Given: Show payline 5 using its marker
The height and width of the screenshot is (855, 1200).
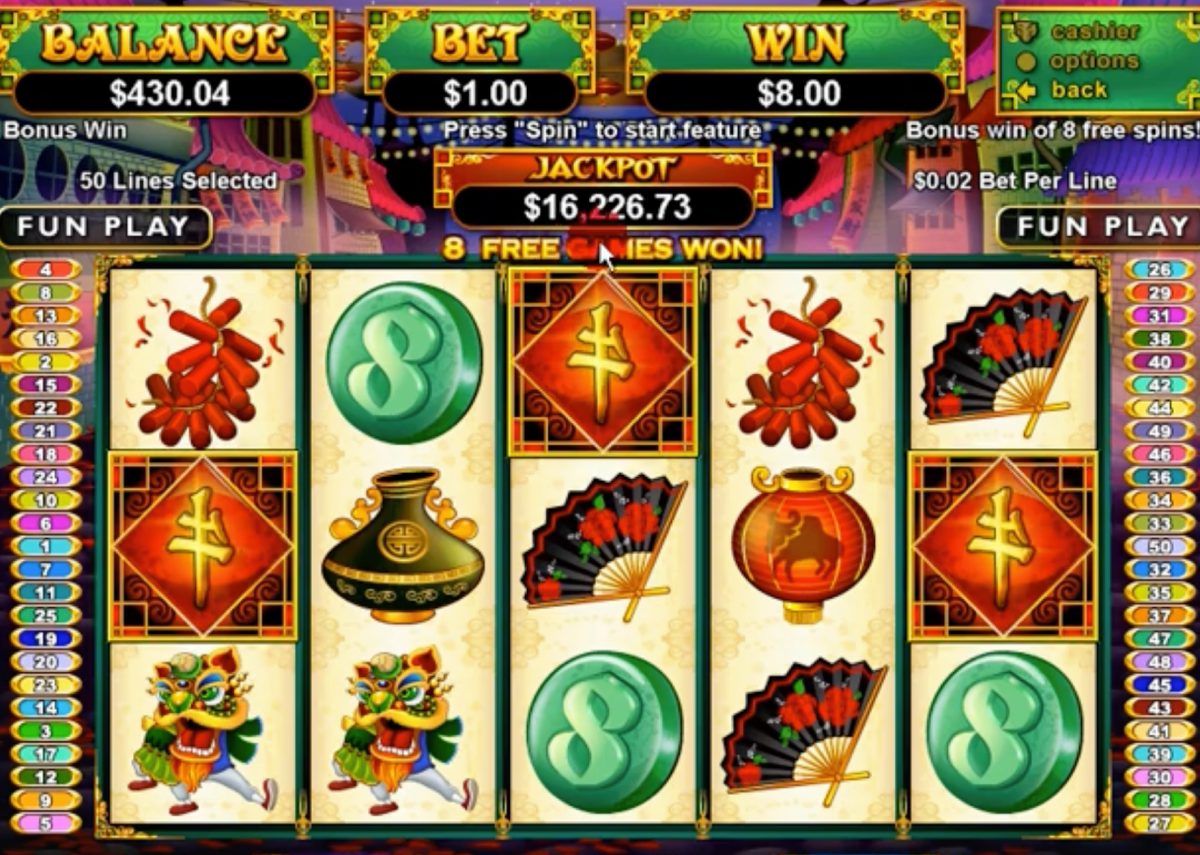Looking at the screenshot, I should point(46,824).
